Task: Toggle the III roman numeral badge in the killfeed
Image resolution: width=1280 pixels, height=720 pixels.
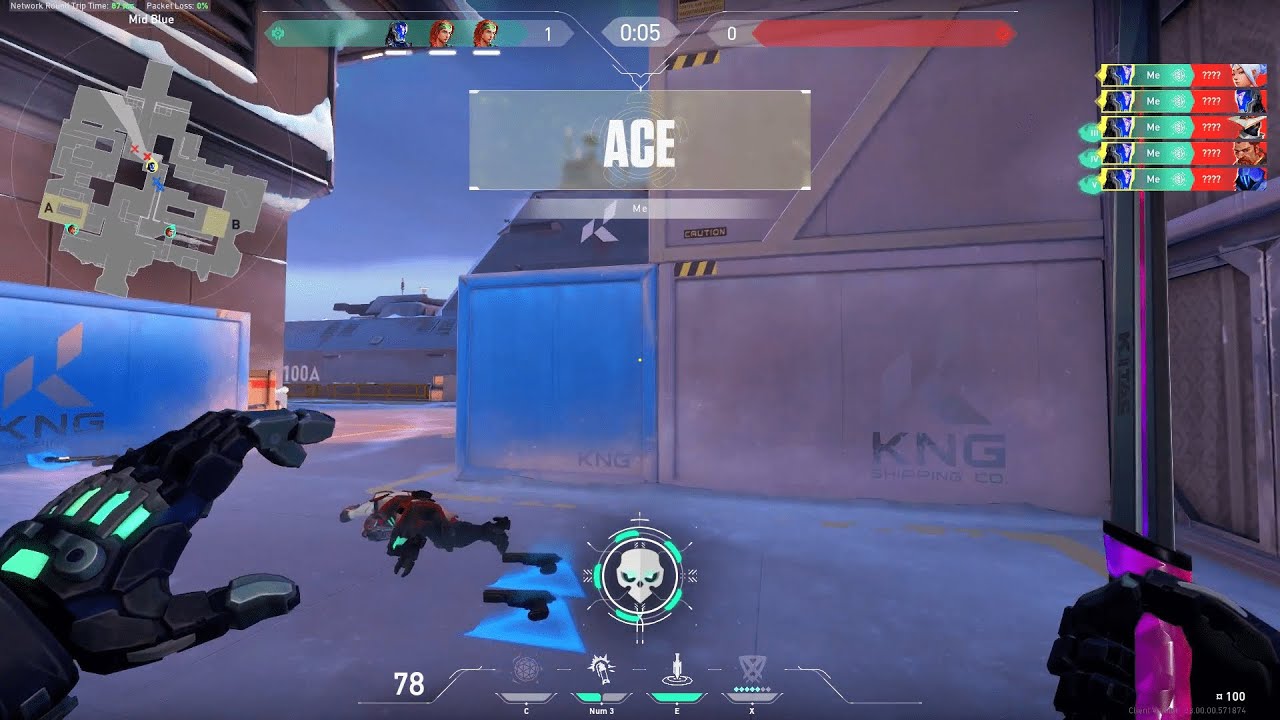Action: coord(1094,133)
